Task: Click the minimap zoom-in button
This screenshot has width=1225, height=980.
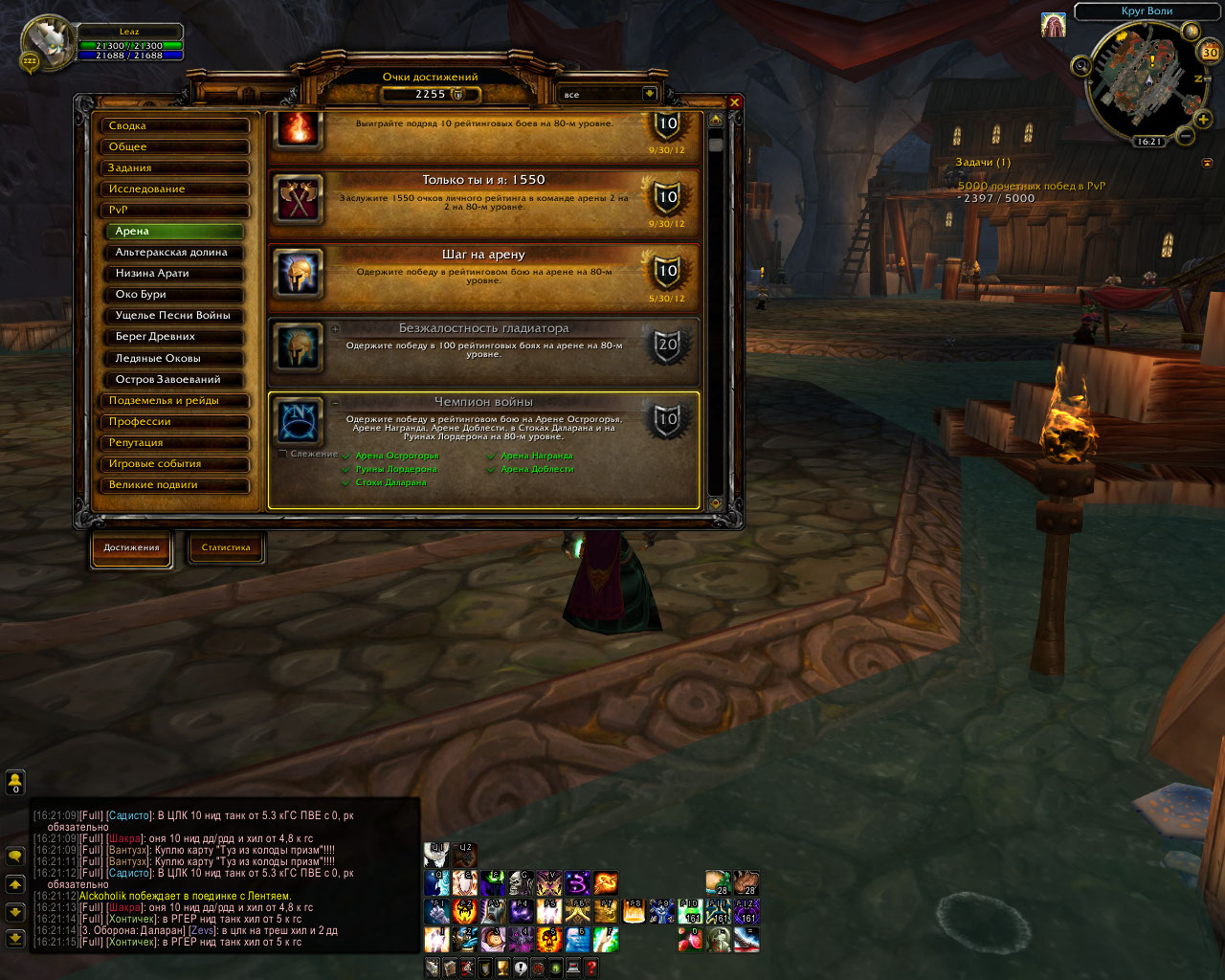Action: pos(1203,120)
